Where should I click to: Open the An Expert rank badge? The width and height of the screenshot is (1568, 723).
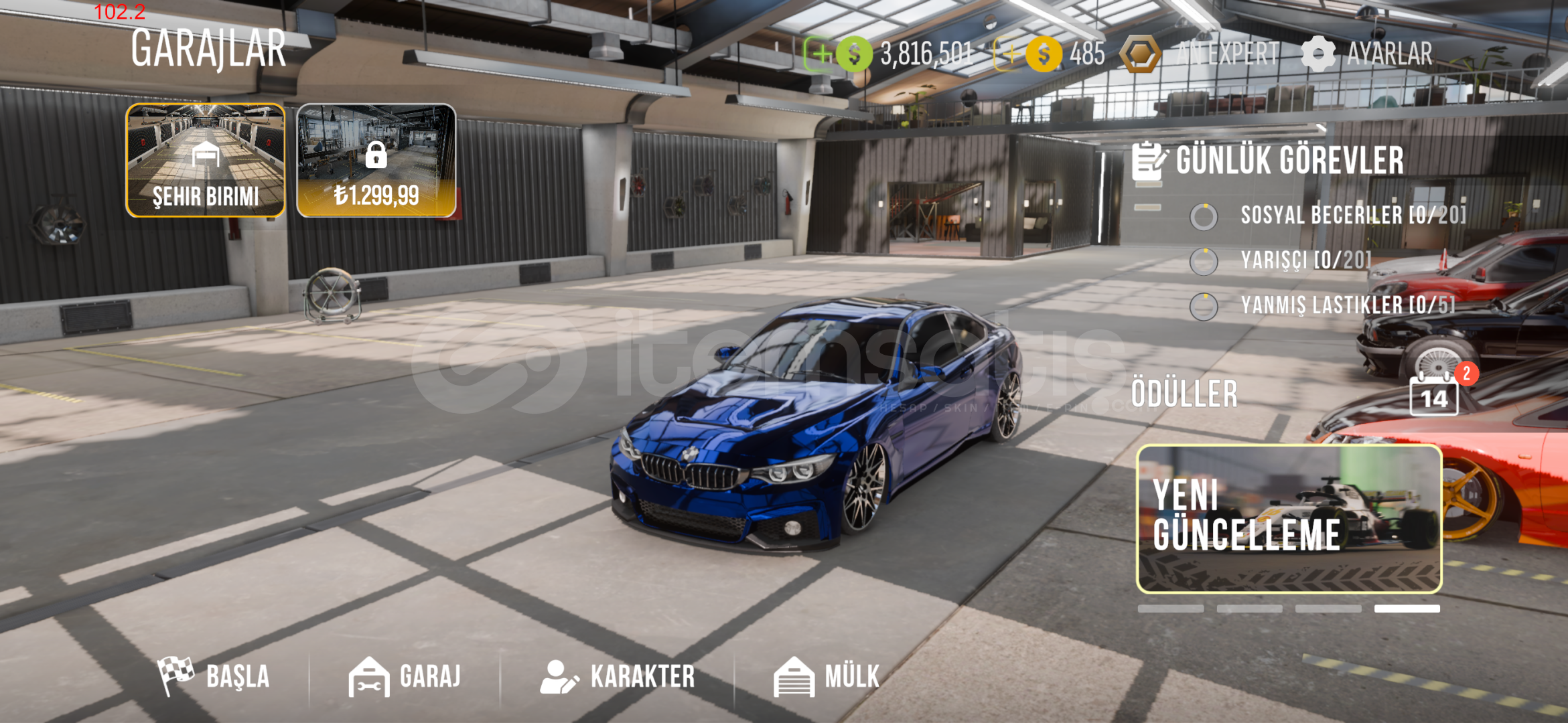click(1140, 54)
